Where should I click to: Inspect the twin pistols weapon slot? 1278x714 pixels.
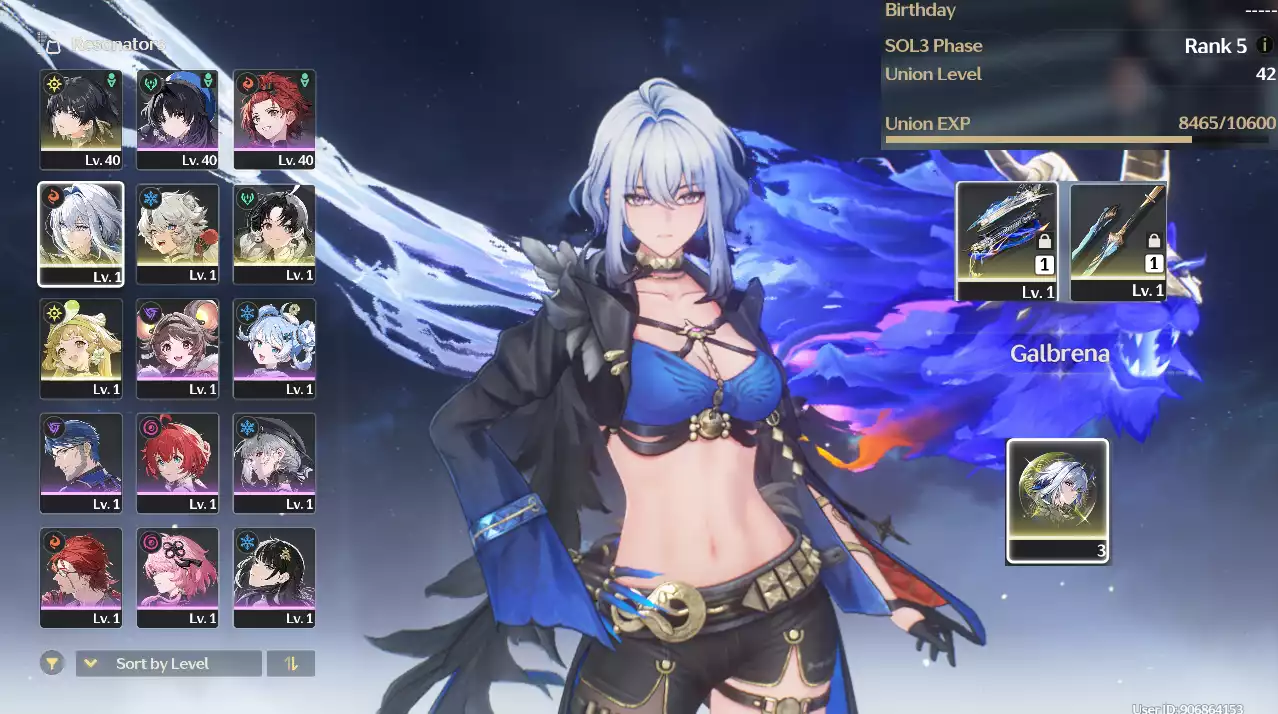(x=1006, y=241)
